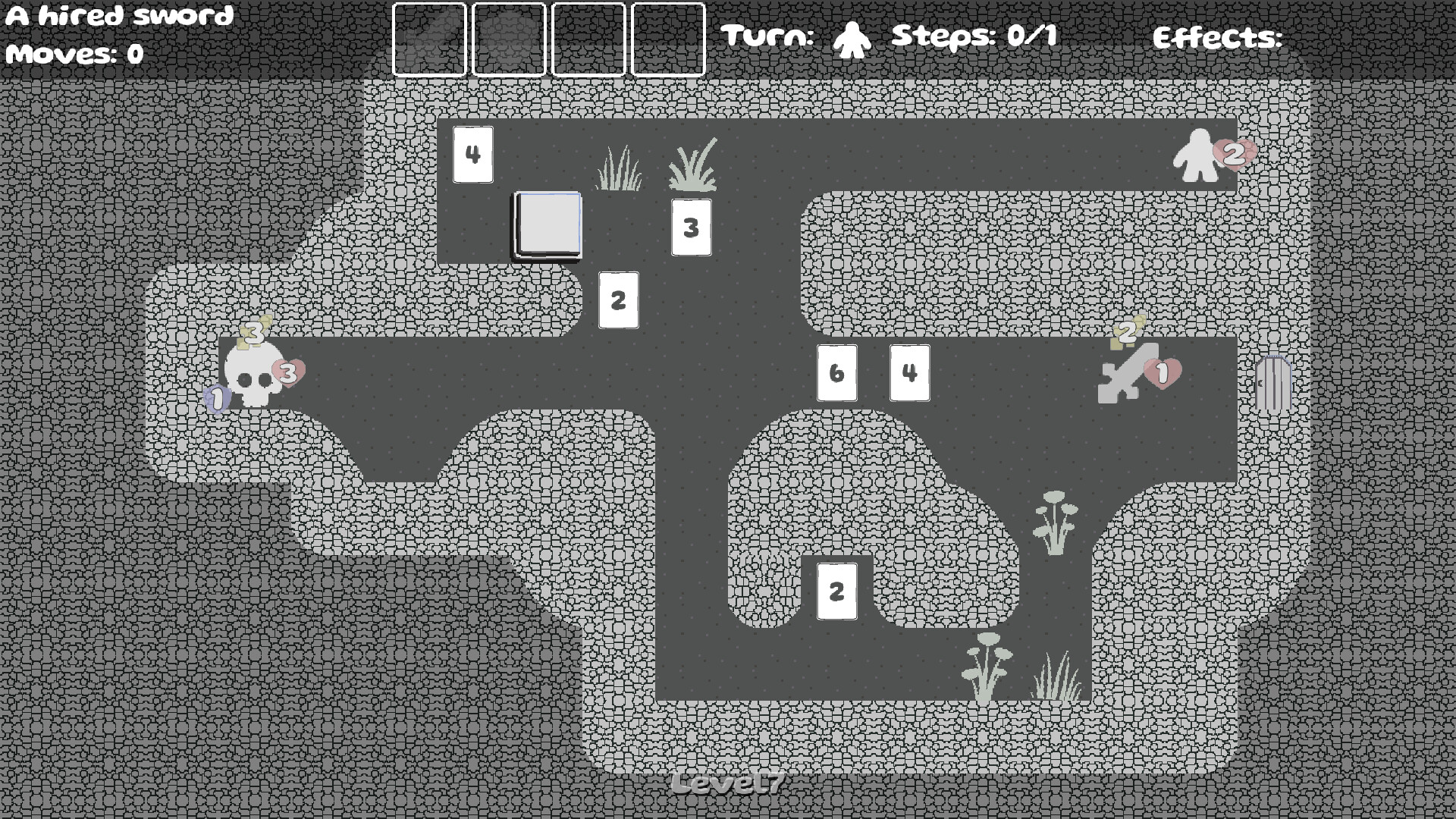This screenshot has width=1456, height=819.
Task: Select the yellow key badge above the sword
Action: point(1127,332)
